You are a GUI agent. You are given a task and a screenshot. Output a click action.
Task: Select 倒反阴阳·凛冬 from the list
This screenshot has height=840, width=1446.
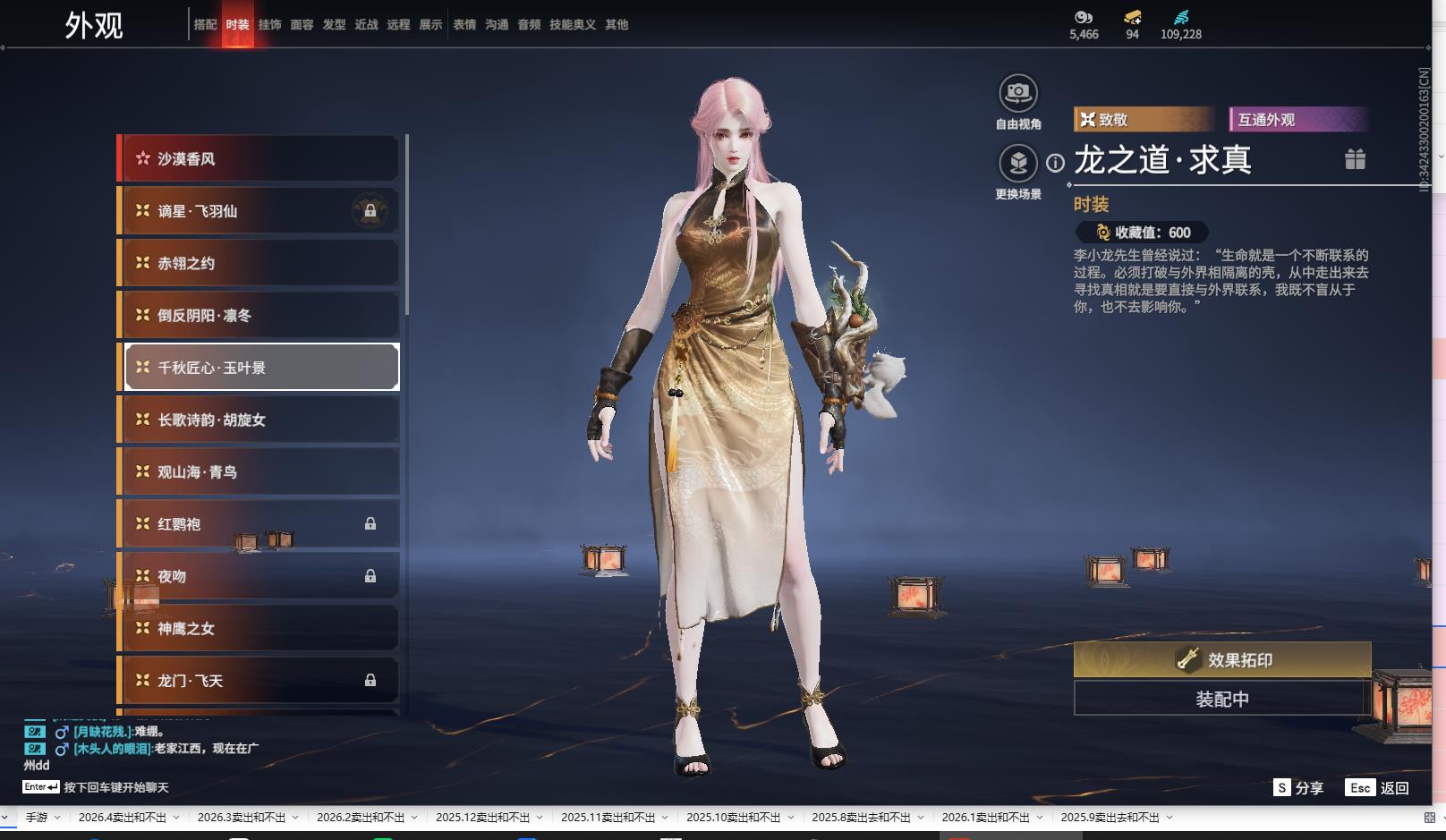(x=259, y=316)
